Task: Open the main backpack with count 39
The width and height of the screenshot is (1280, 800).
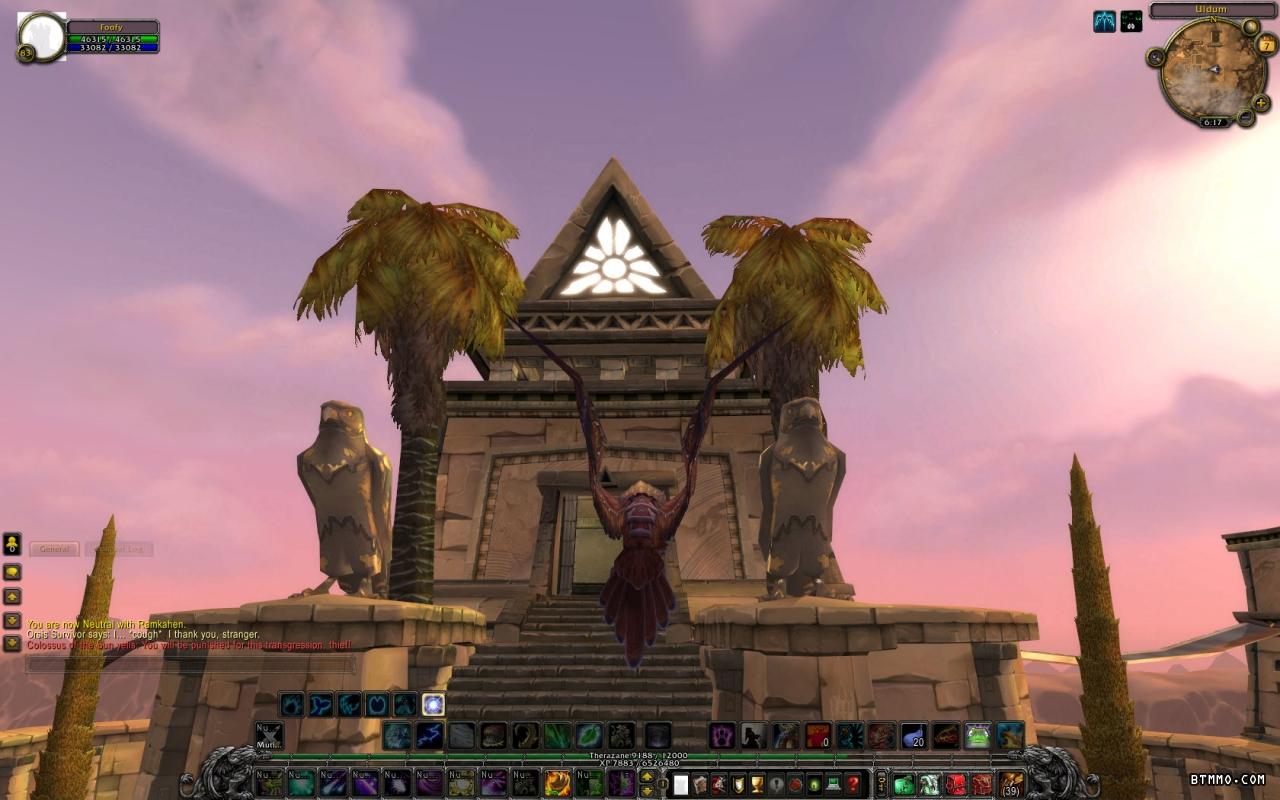Action: pos(1011,784)
